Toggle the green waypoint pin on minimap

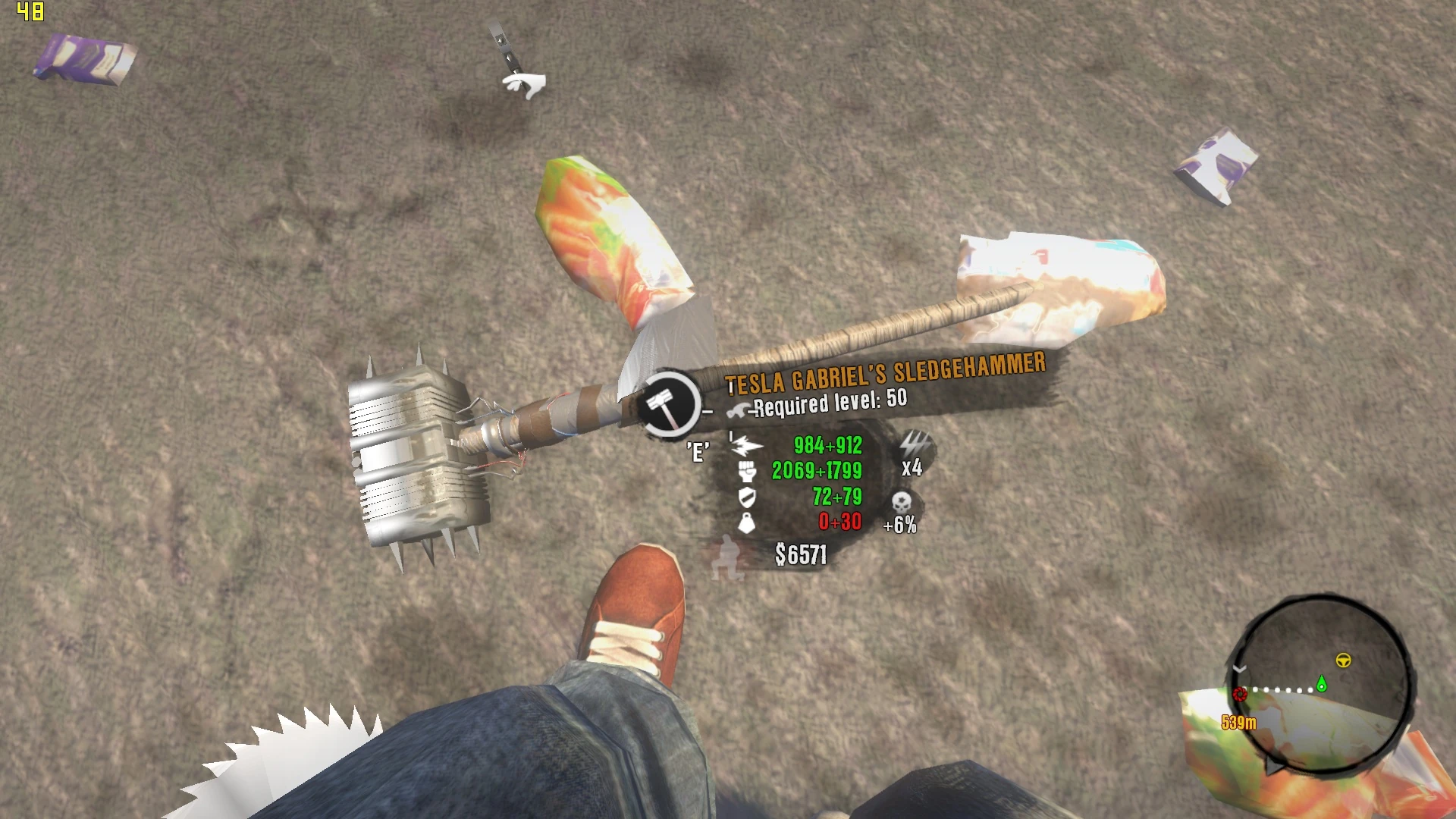click(x=1321, y=684)
